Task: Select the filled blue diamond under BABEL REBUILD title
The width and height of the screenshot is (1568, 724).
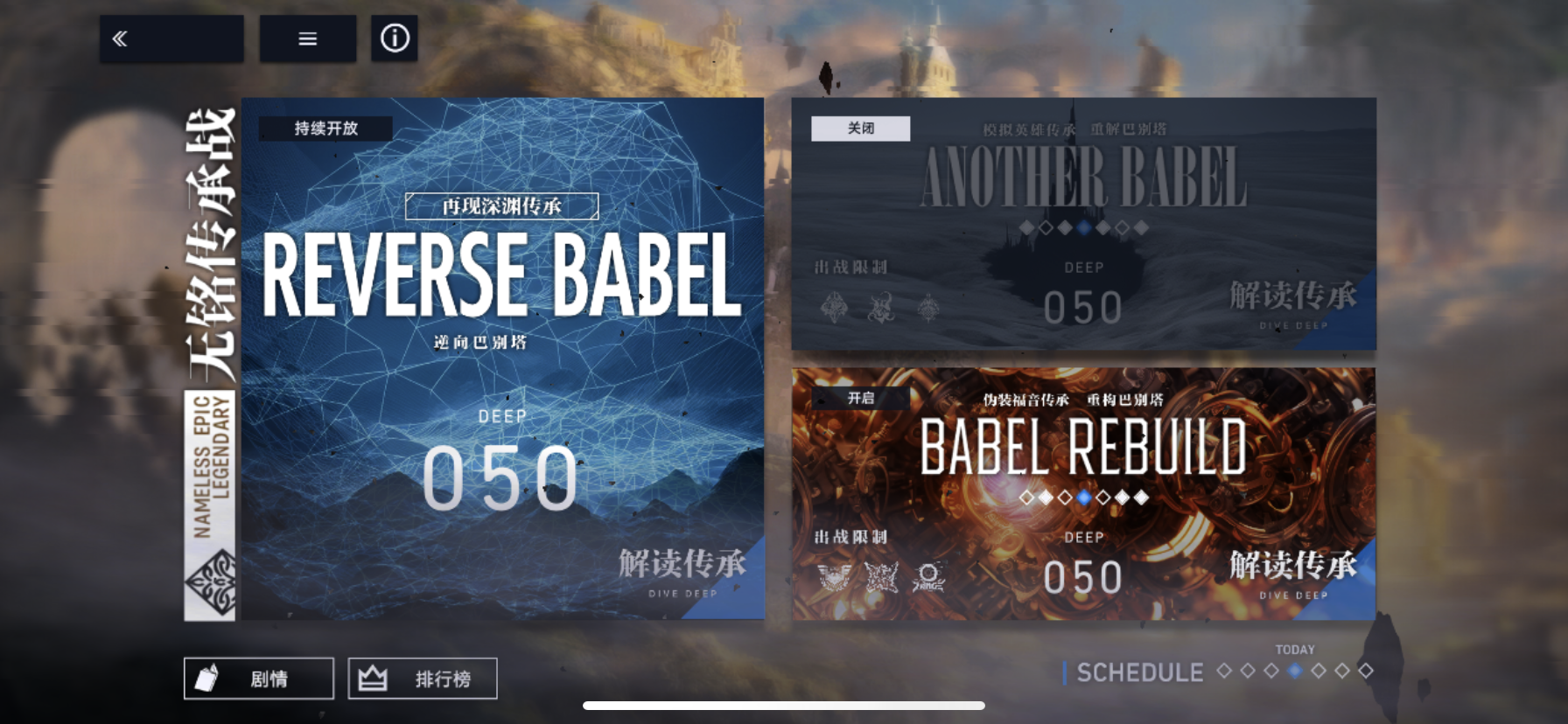Action: 1082,497
